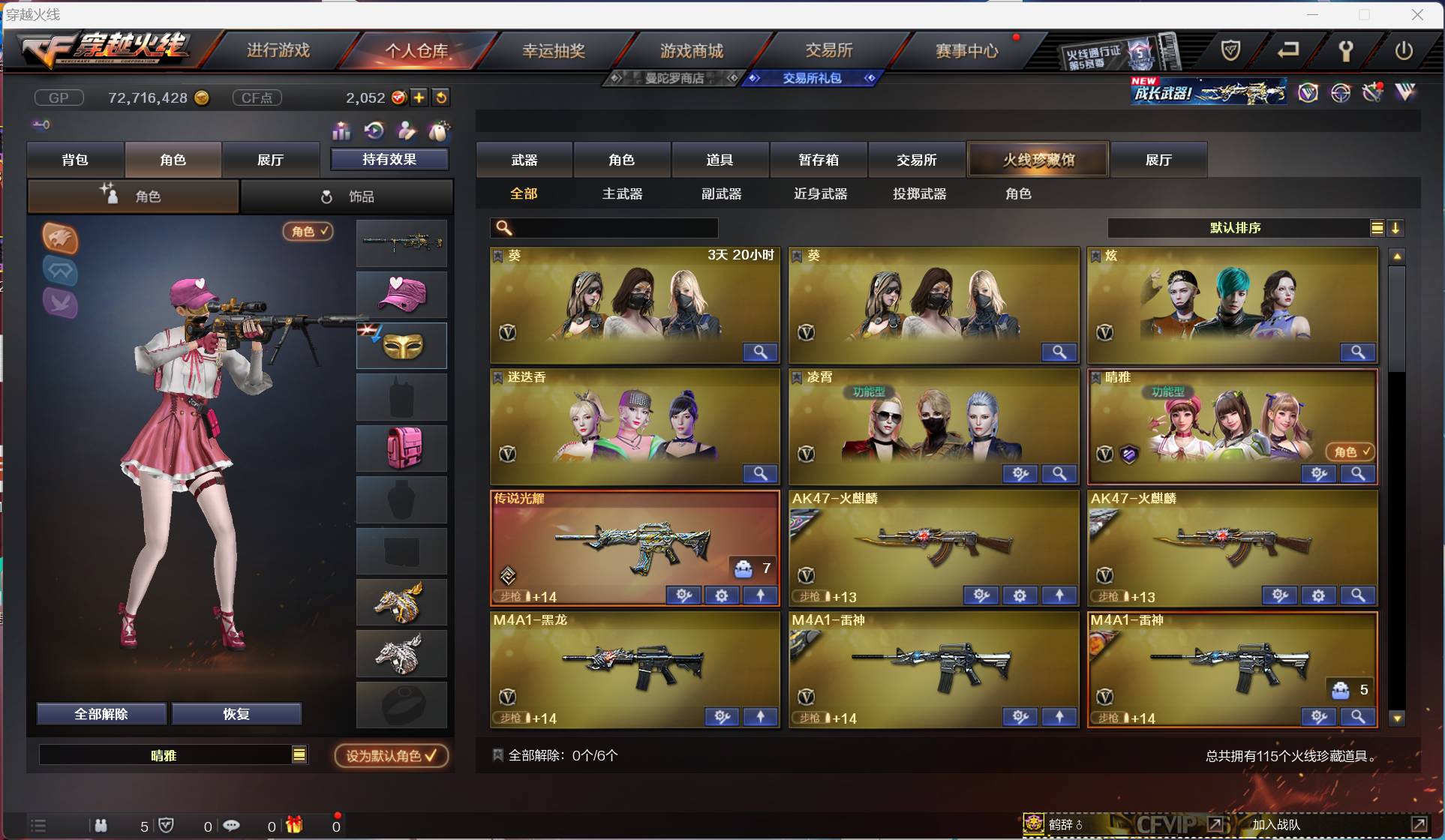Screen dimensions: 1445x840
Task: Toggle the 角色 checkmark on the 晴雅 card
Action: coord(1350,452)
